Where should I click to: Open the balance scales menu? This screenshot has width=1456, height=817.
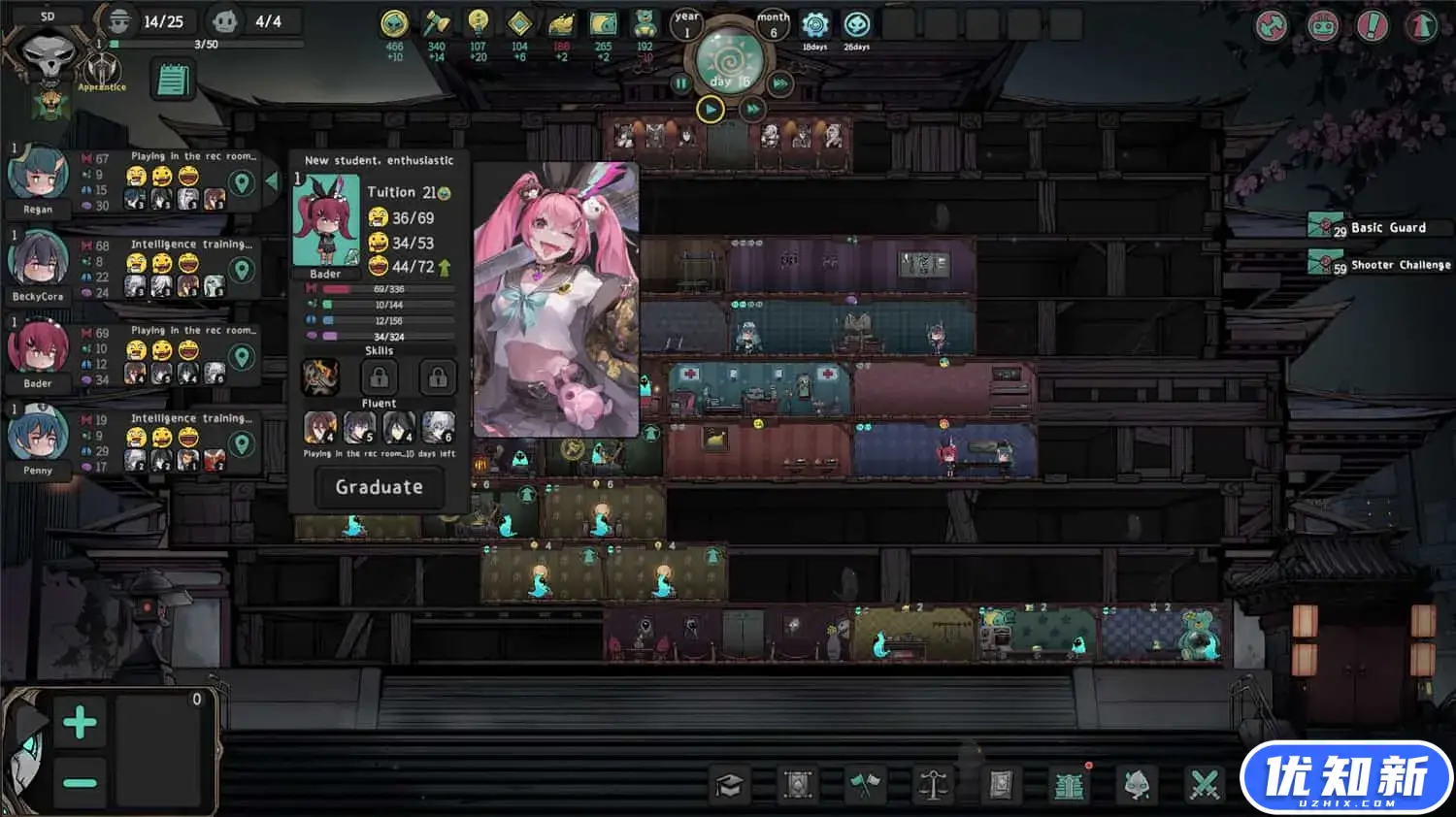click(x=933, y=785)
